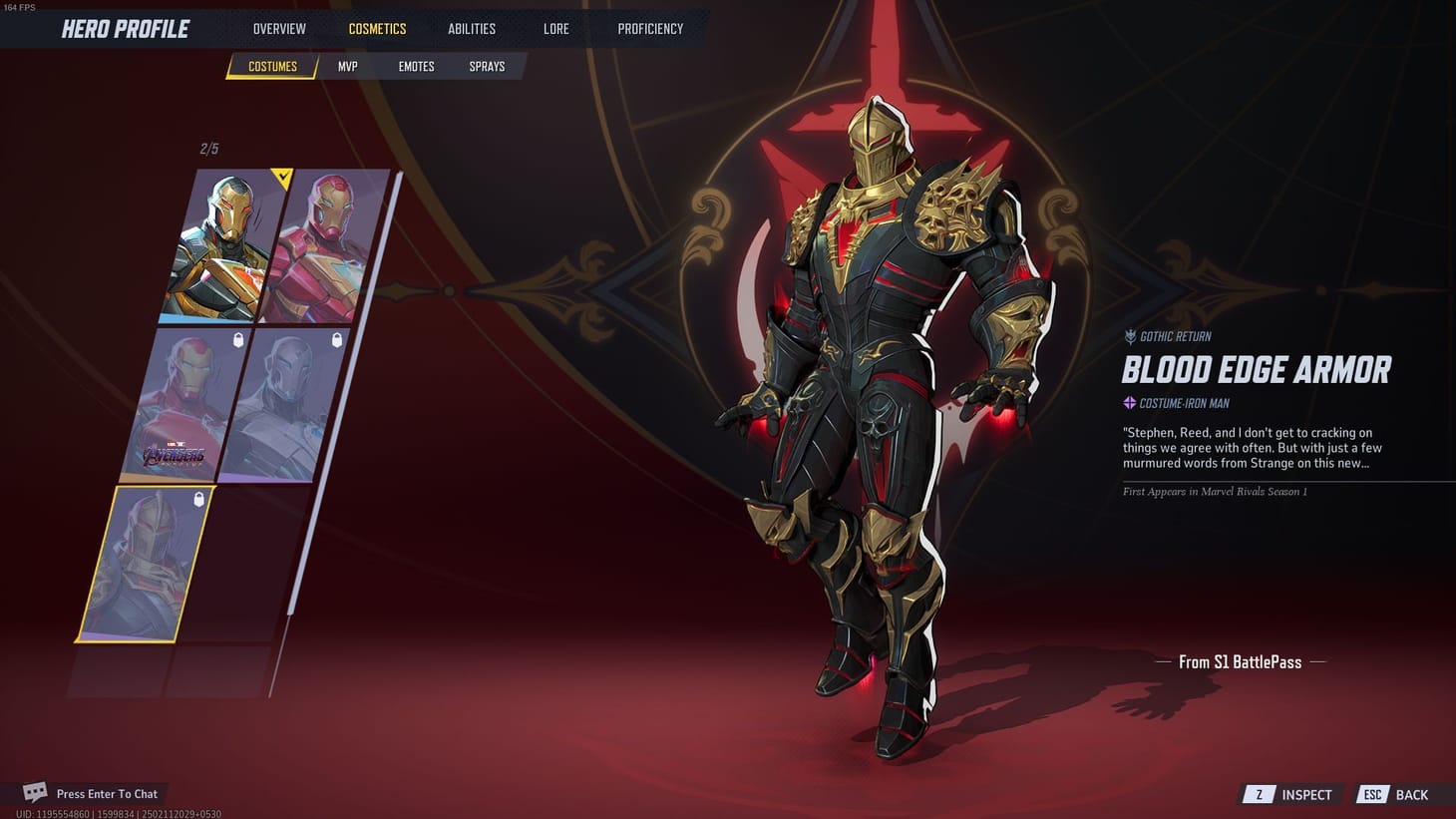Viewport: 1456px width, 819px height.
Task: Click the lock icon on the selected helmet costume
Action: click(x=199, y=500)
